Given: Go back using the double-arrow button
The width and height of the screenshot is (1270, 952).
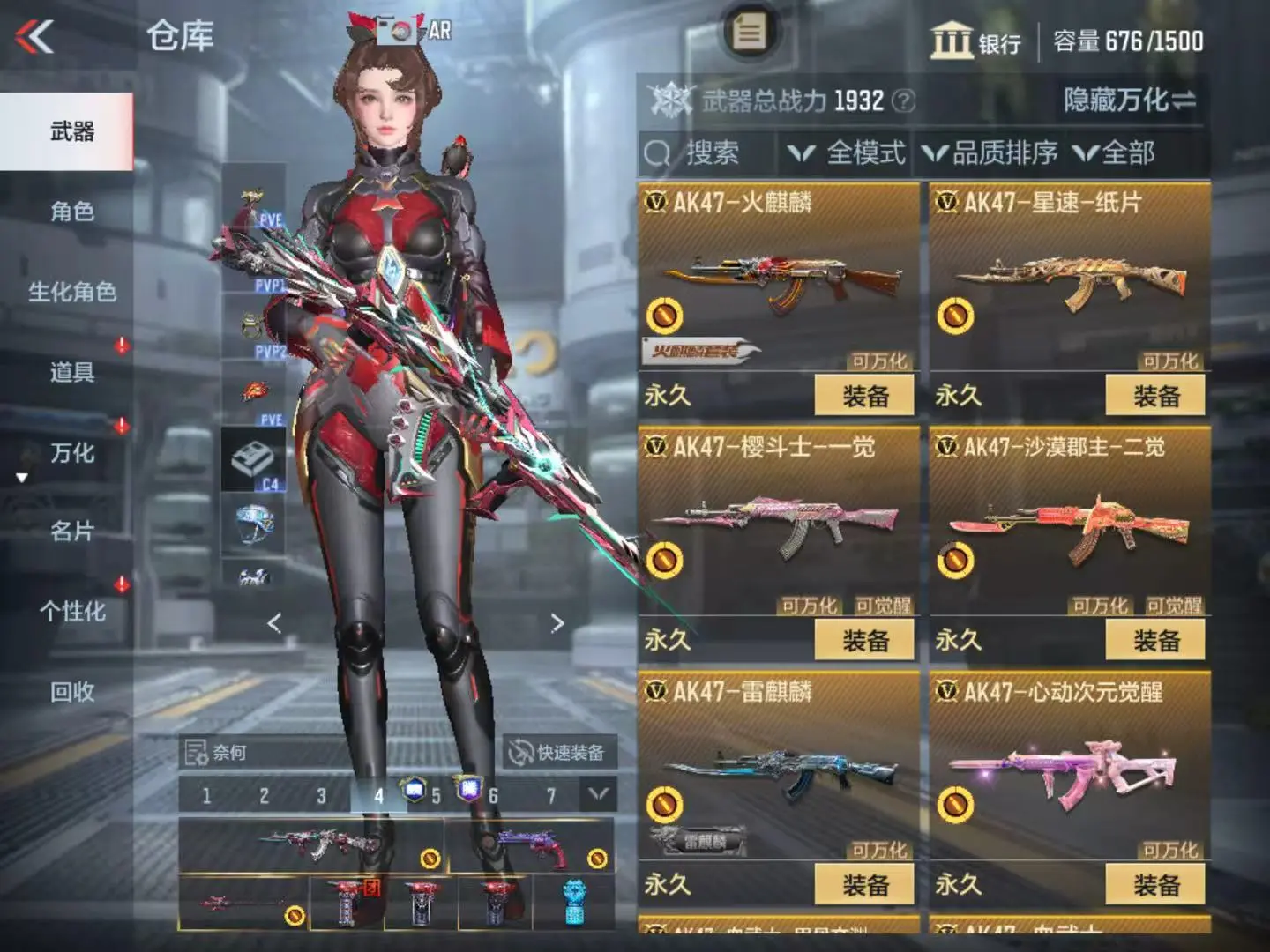Looking at the screenshot, I should (35, 37).
